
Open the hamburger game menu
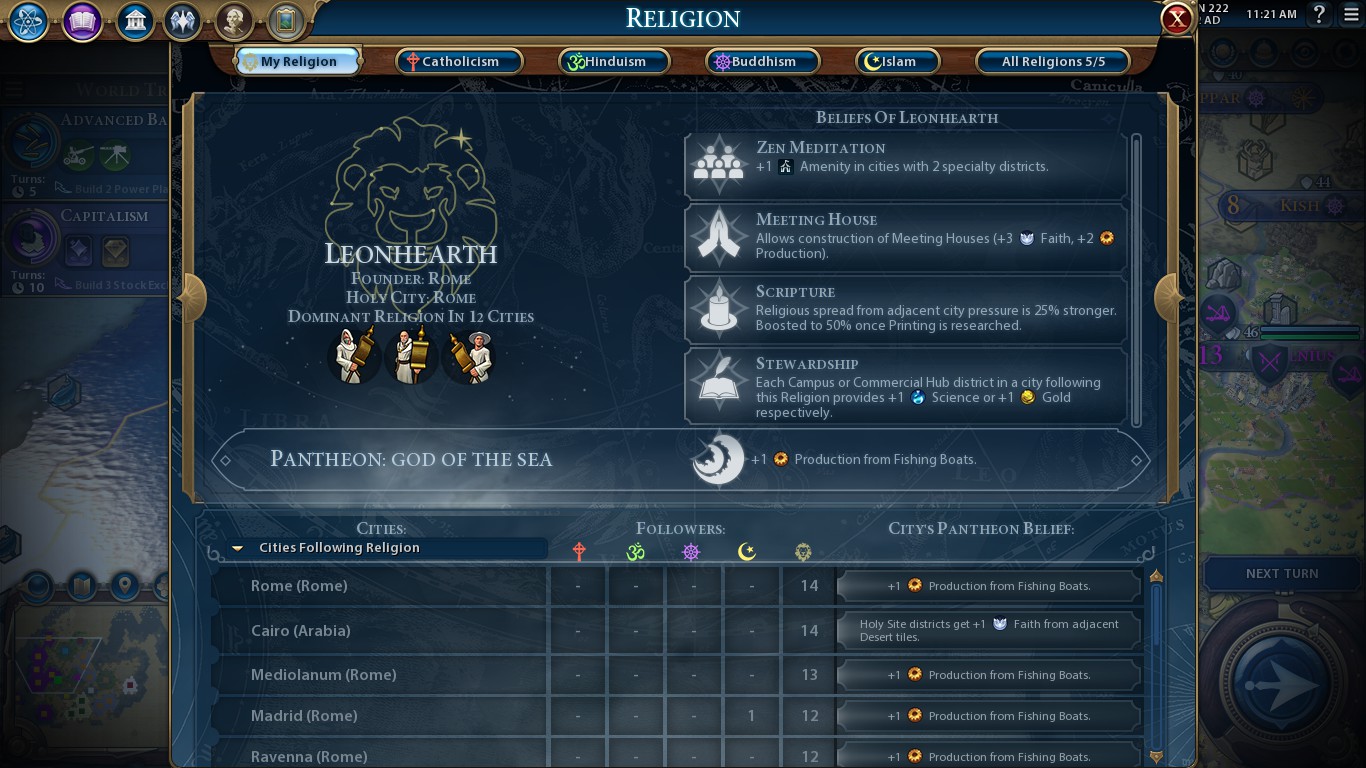click(1351, 14)
